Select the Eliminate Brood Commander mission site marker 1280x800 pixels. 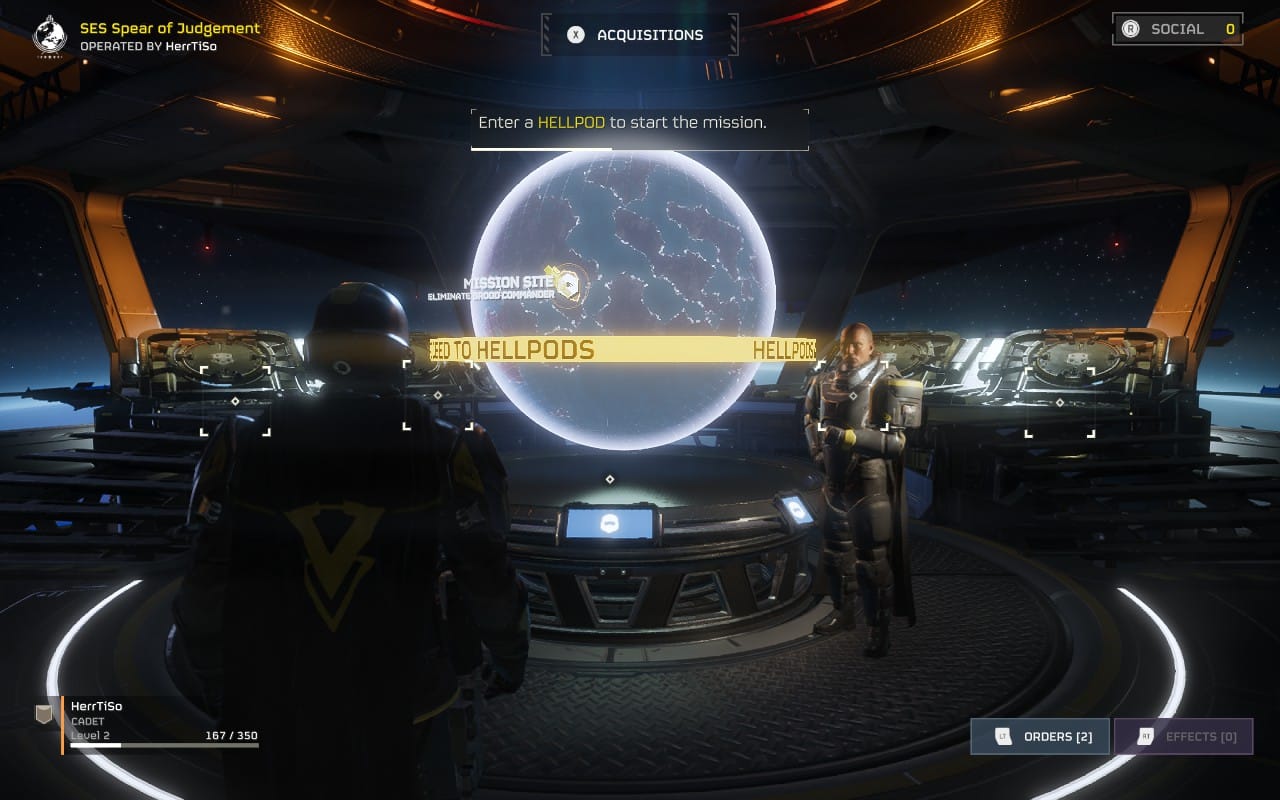pos(567,285)
